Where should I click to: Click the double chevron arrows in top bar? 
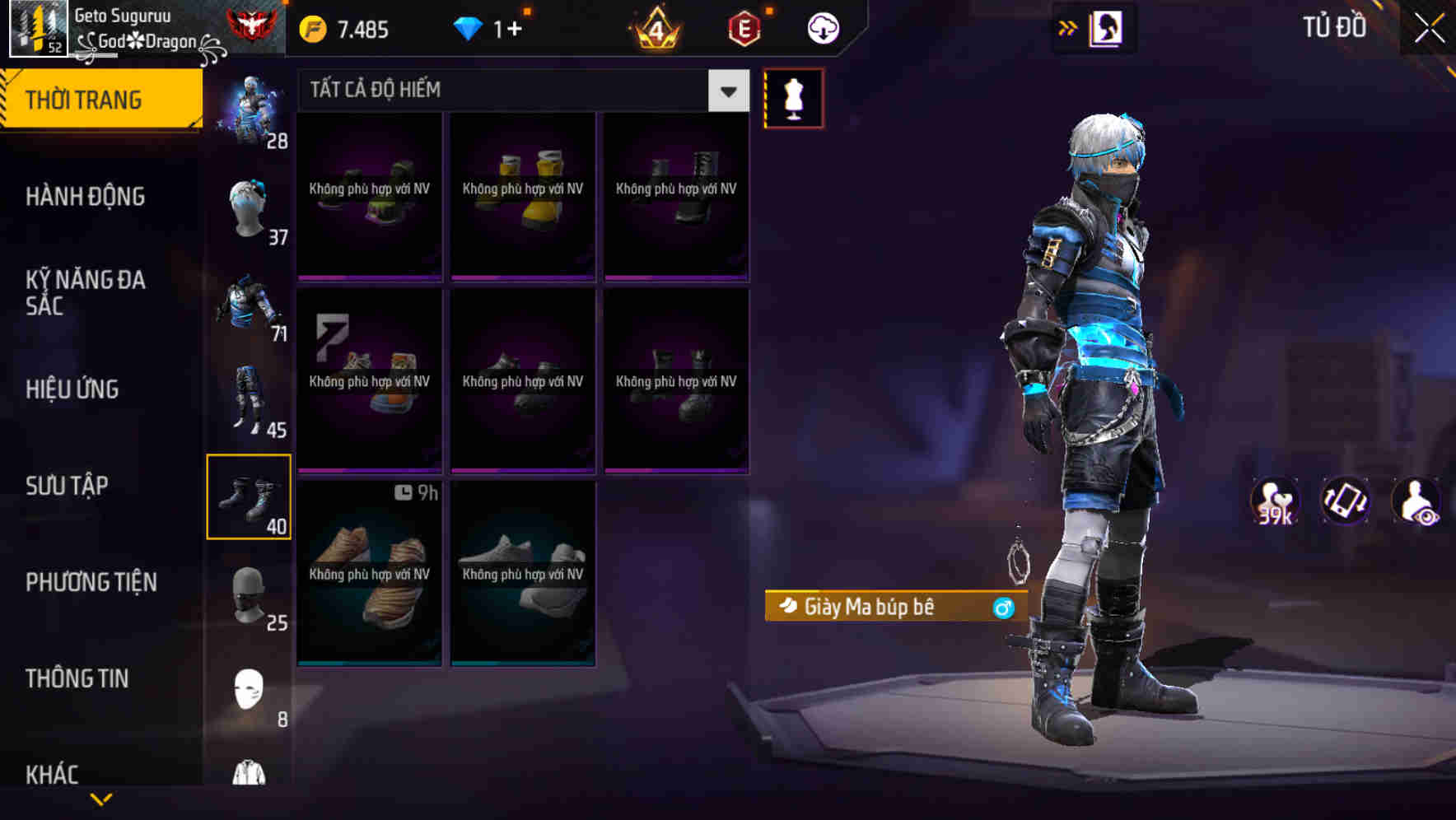(1066, 26)
